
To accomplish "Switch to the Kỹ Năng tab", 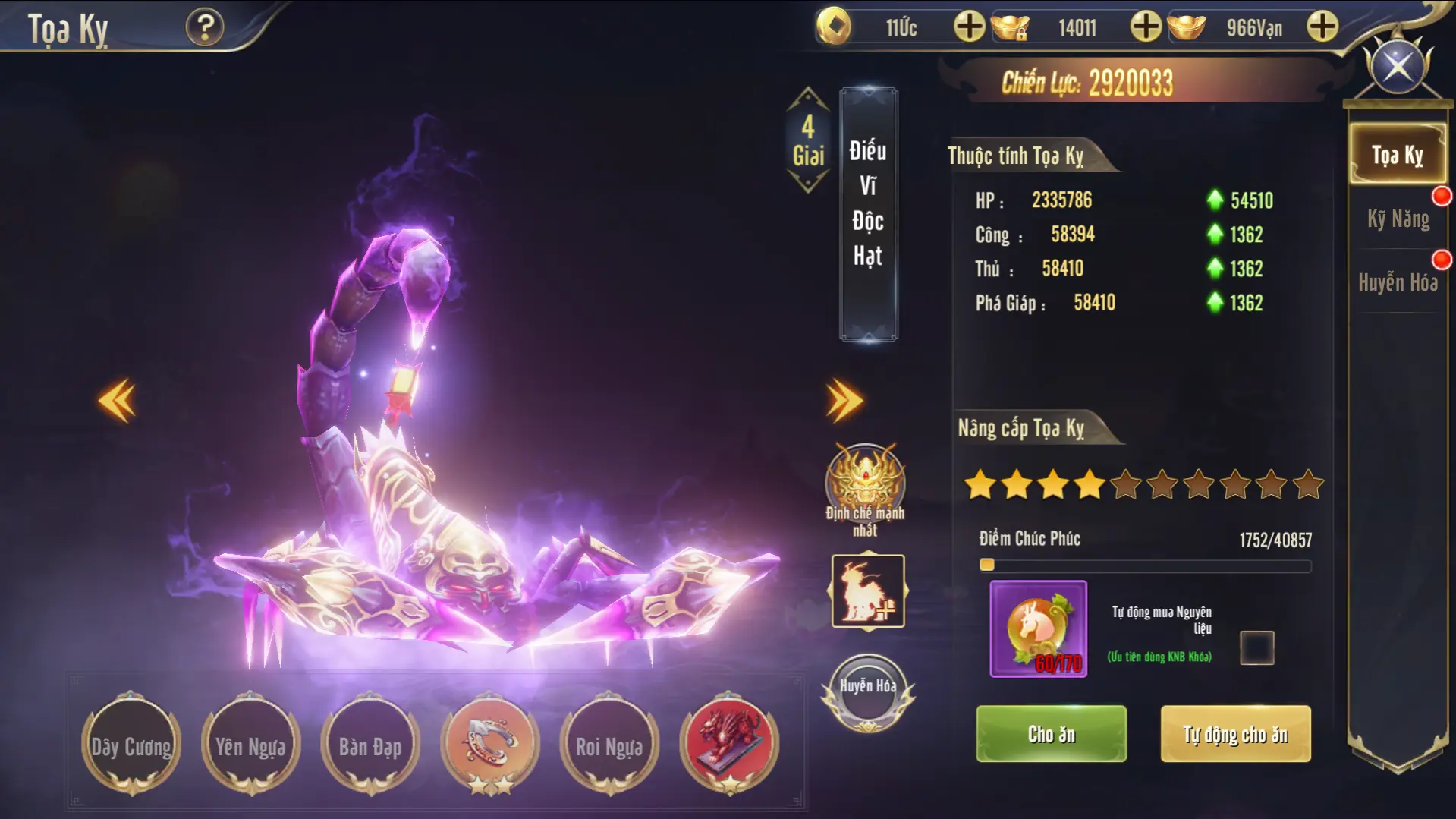I will click(1398, 219).
